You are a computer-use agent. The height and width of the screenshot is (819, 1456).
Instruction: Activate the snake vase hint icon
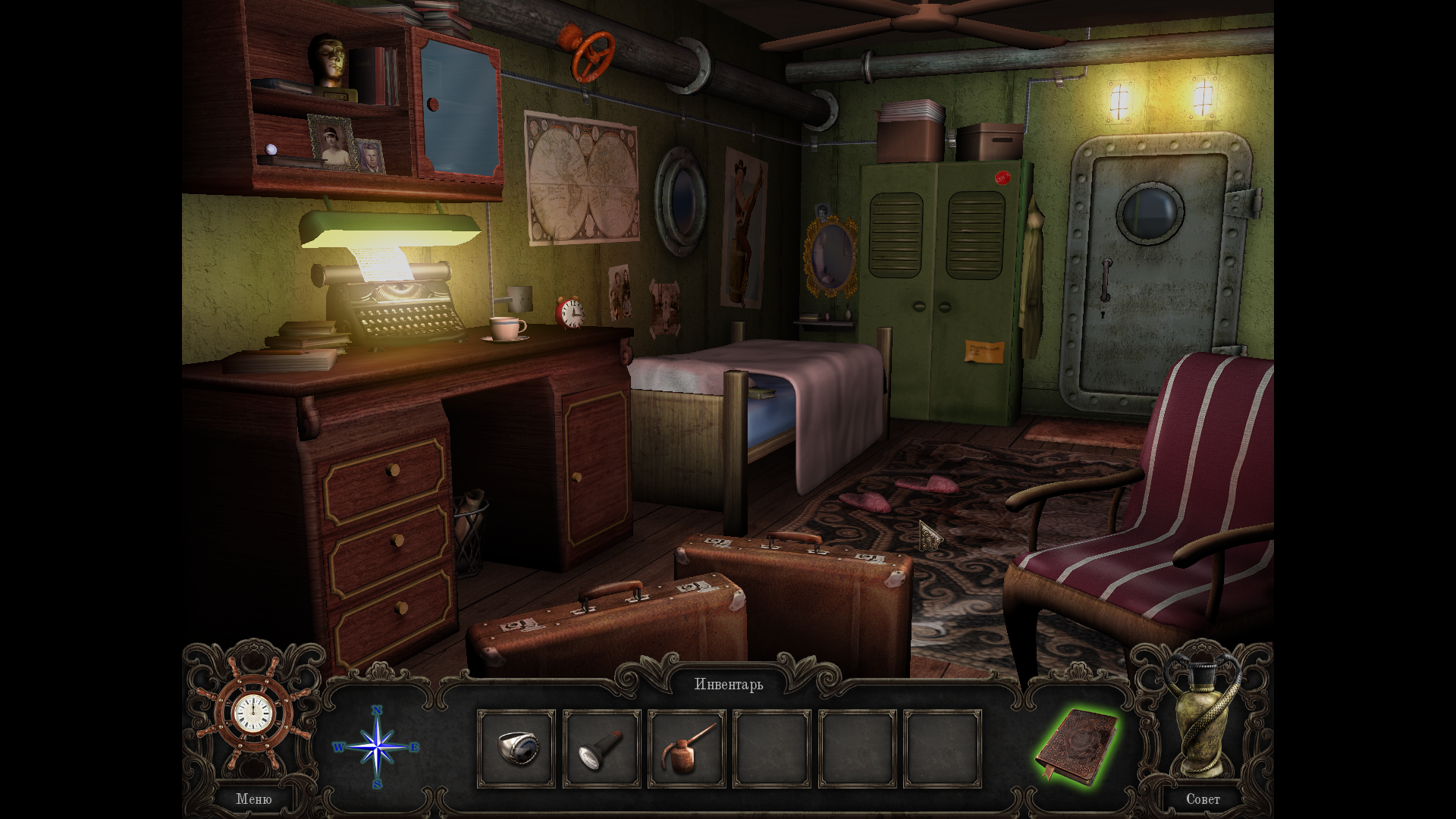[x=1203, y=717]
